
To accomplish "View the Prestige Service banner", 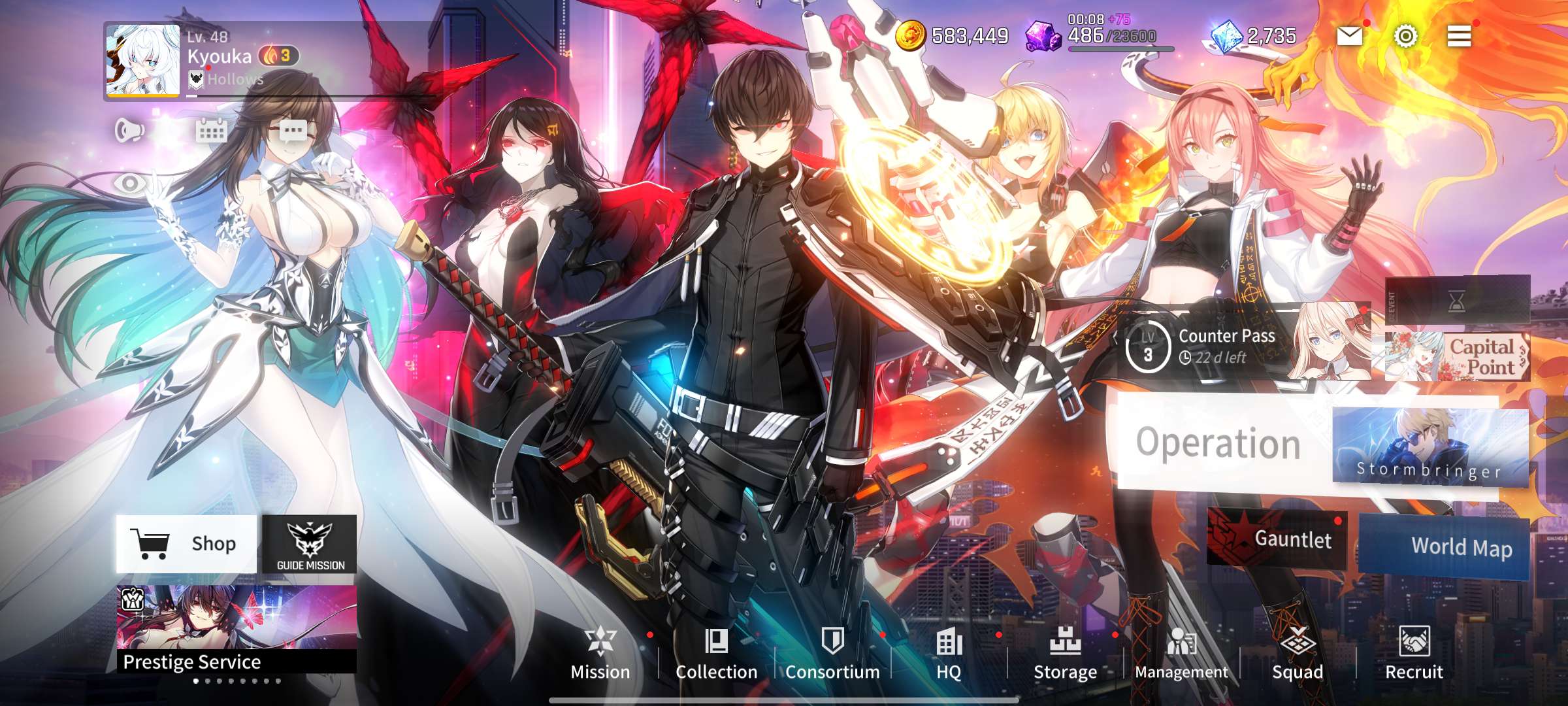I will click(237, 629).
